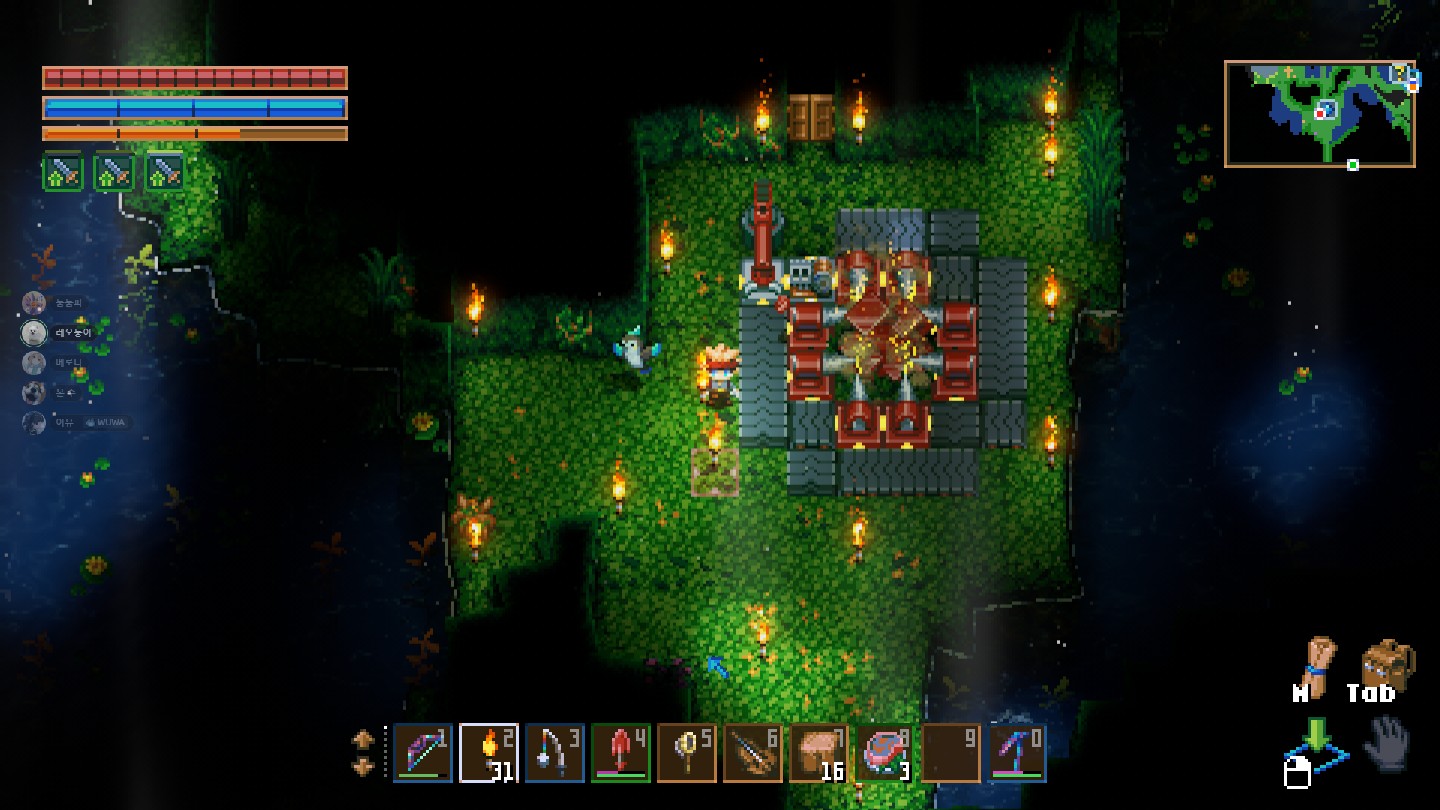Click the grey glove interact icon
1440x810 pixels.
pos(1388,744)
